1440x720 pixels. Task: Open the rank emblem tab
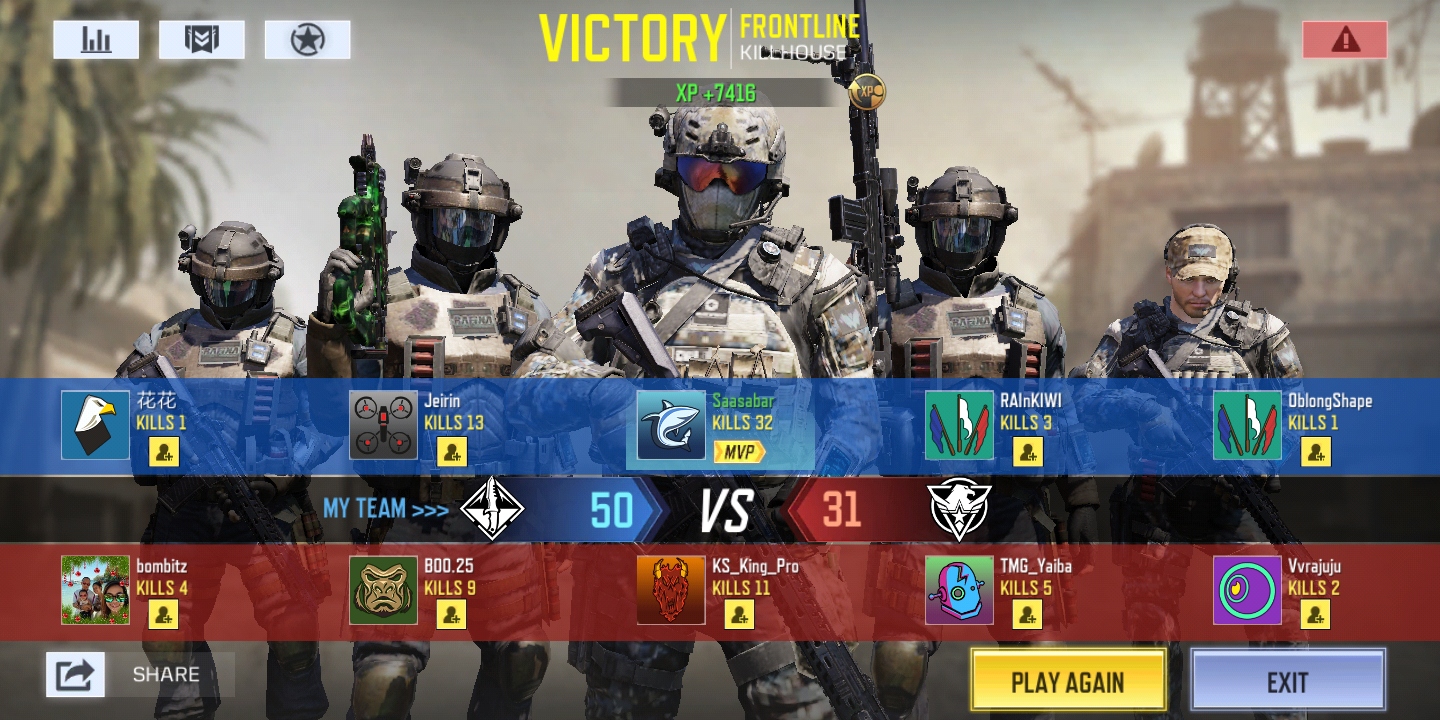coord(202,40)
